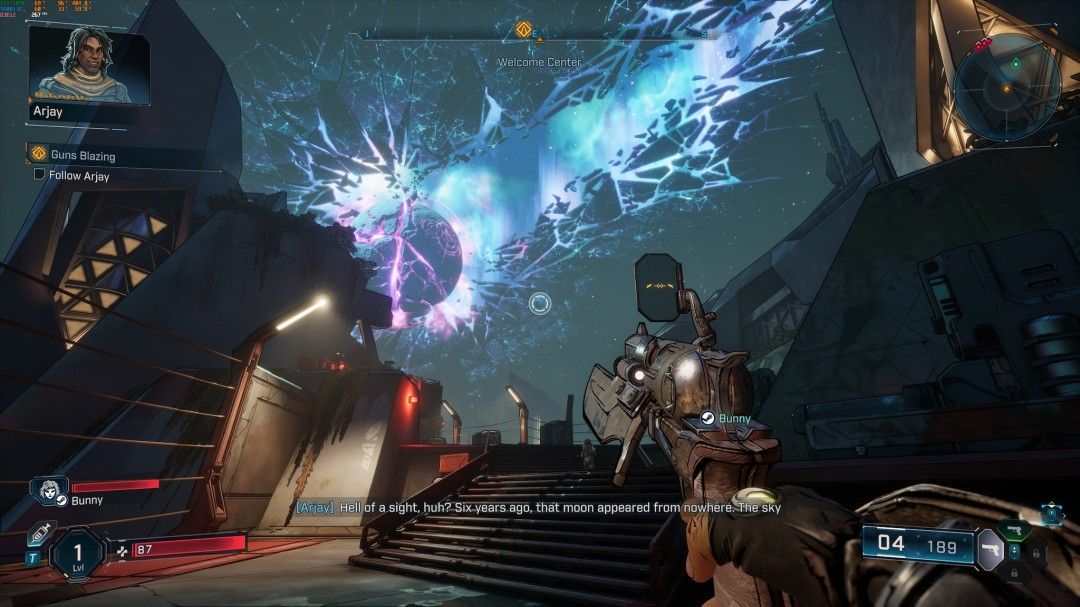The width and height of the screenshot is (1080, 607).
Task: Click the level 1 badge
Action: tap(78, 553)
